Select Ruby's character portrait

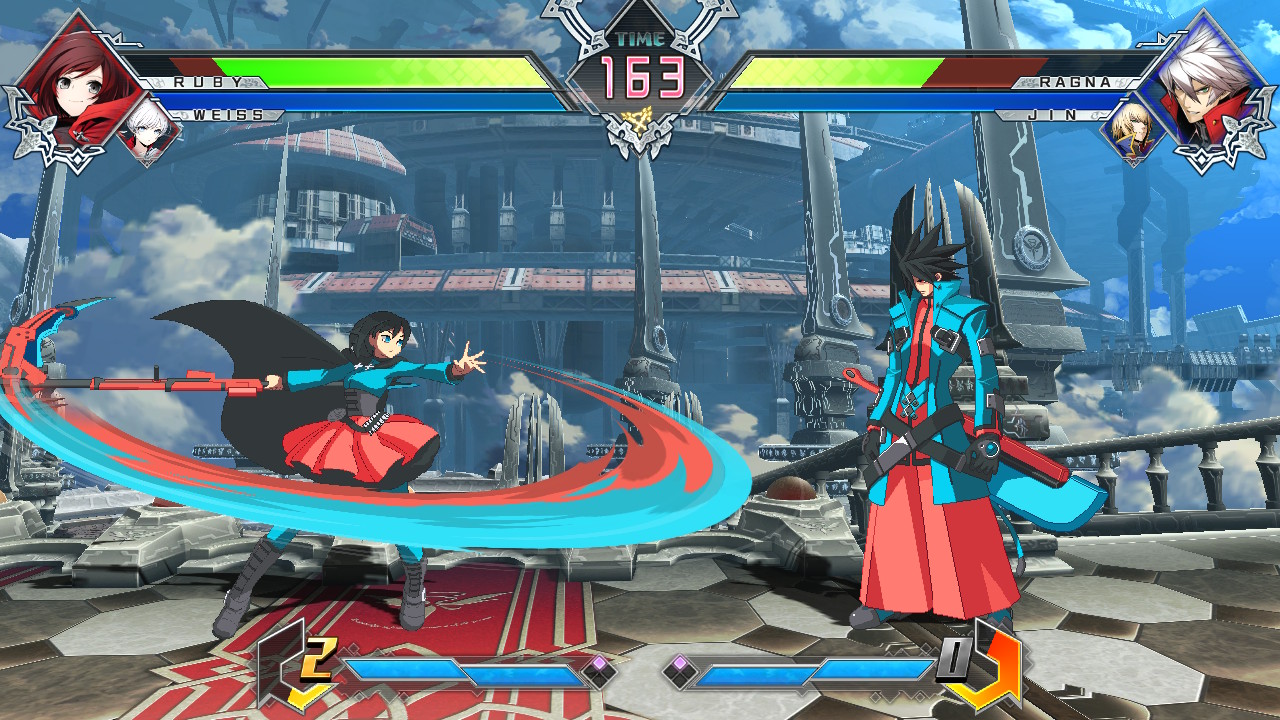point(75,80)
